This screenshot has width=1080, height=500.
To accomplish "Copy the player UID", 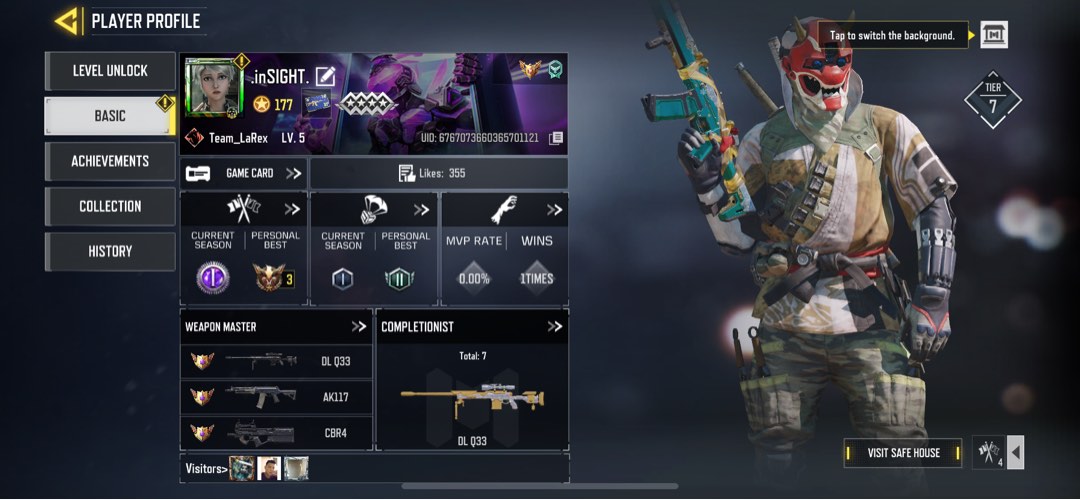I will coord(557,138).
